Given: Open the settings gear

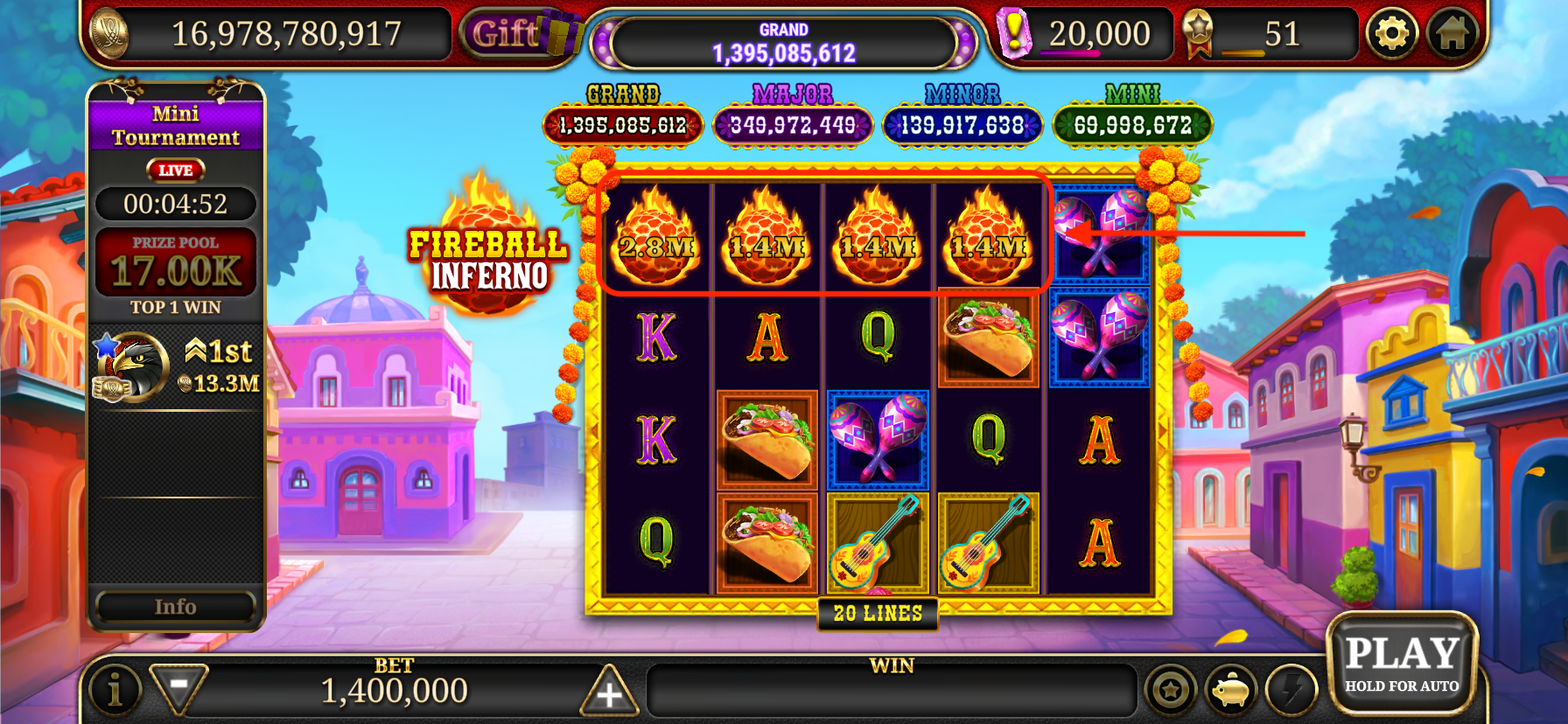Looking at the screenshot, I should coord(1391,34).
